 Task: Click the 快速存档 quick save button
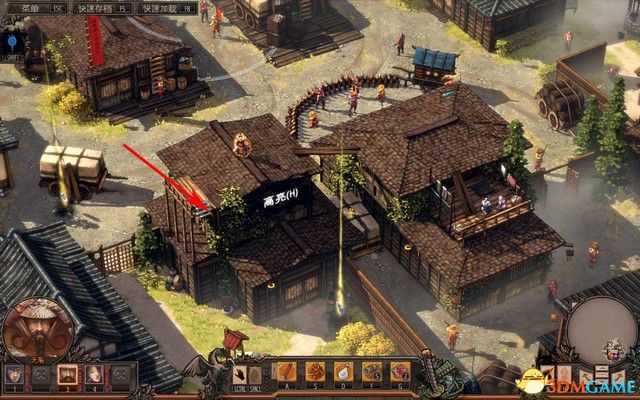tap(90, 7)
